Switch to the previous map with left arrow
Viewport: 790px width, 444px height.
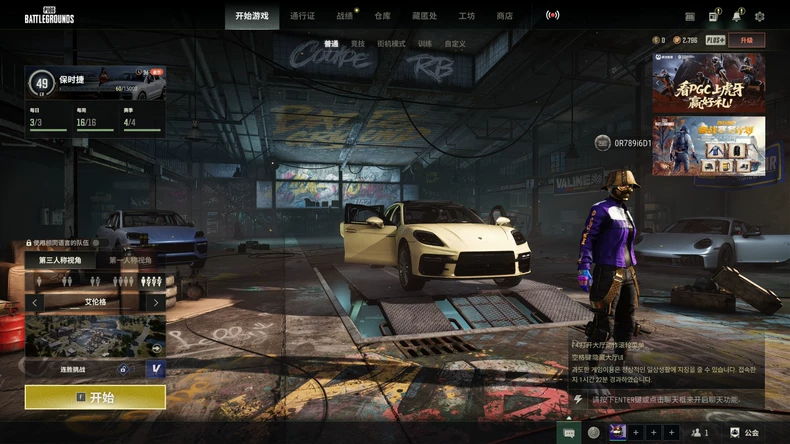[x=36, y=302]
